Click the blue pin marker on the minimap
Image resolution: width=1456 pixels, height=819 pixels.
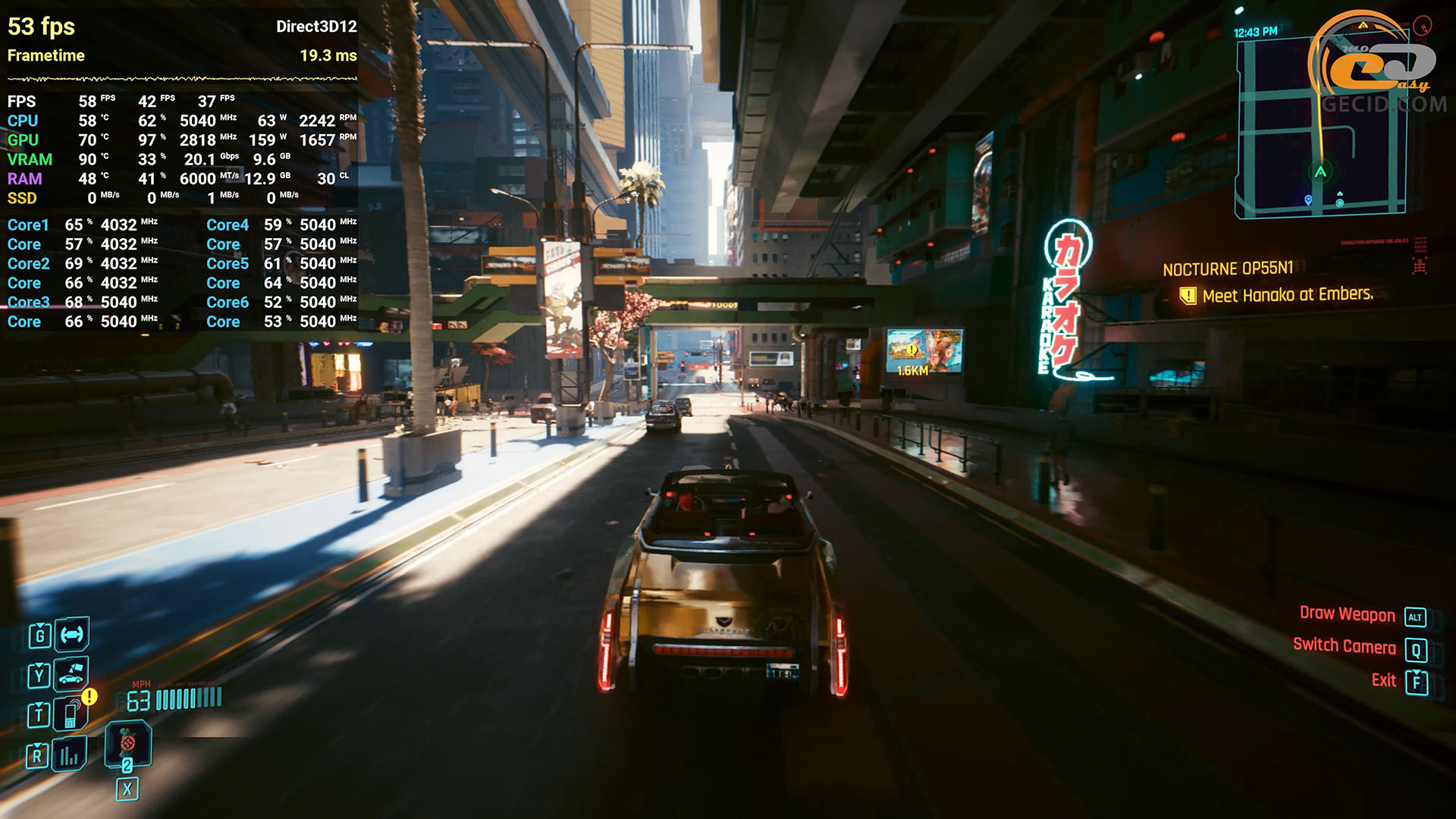click(1308, 200)
